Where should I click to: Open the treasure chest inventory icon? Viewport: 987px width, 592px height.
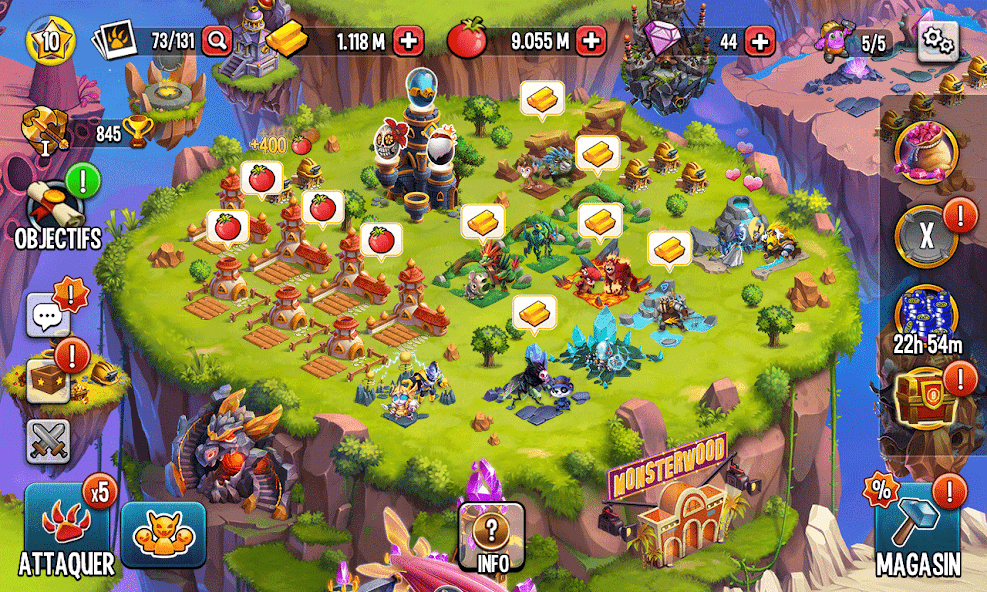point(48,380)
